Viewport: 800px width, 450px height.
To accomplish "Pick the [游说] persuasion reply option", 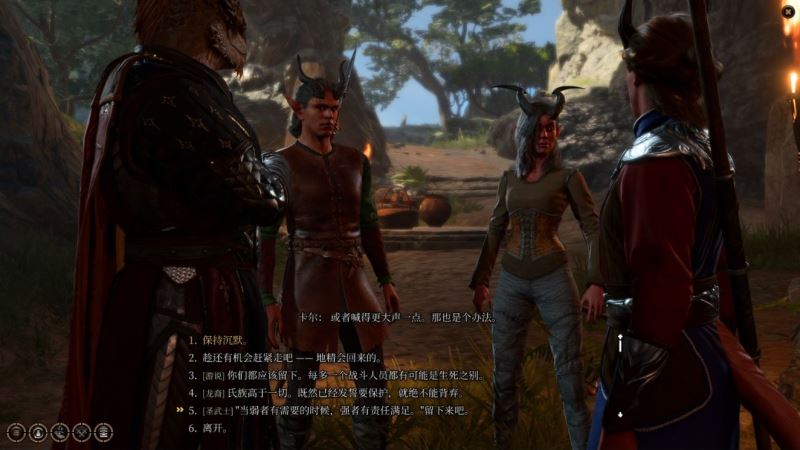I will (340, 375).
